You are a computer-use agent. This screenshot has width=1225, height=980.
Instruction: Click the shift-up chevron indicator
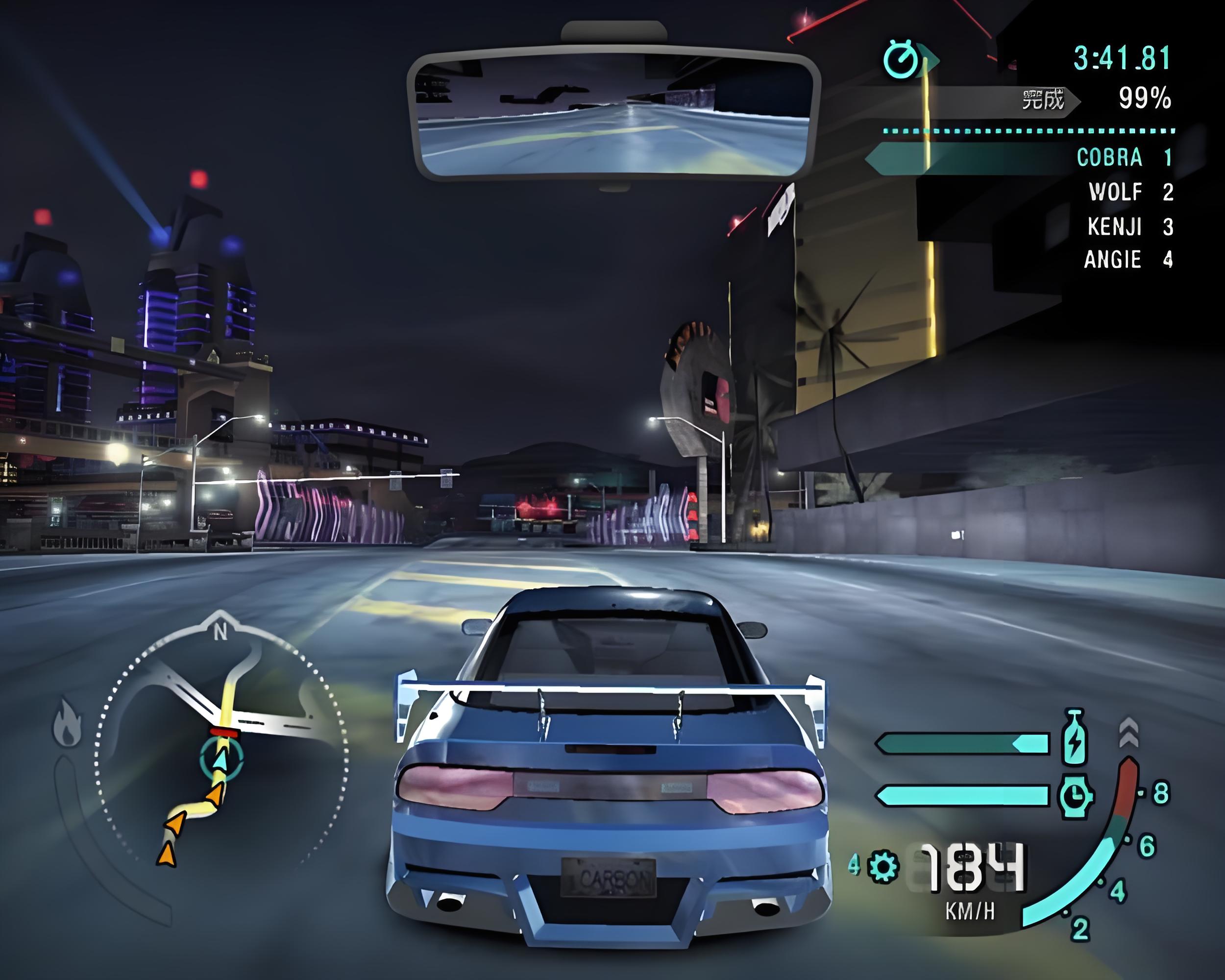[1128, 732]
